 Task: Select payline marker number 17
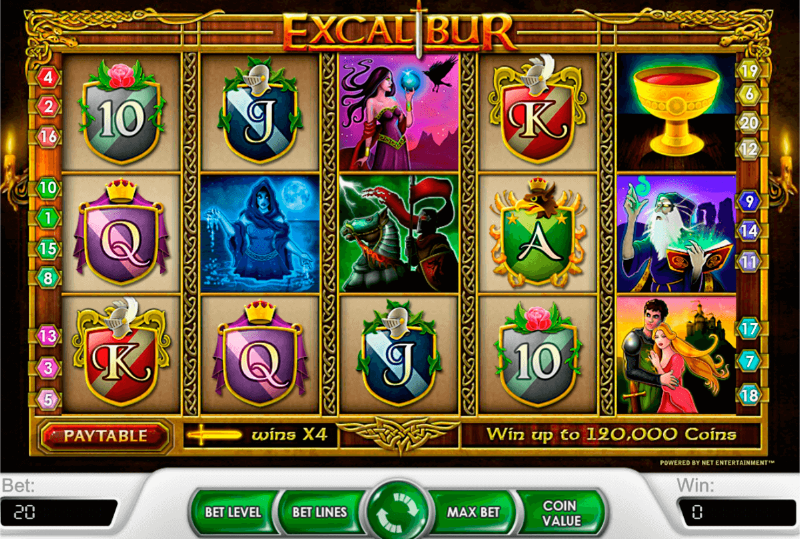click(x=749, y=327)
